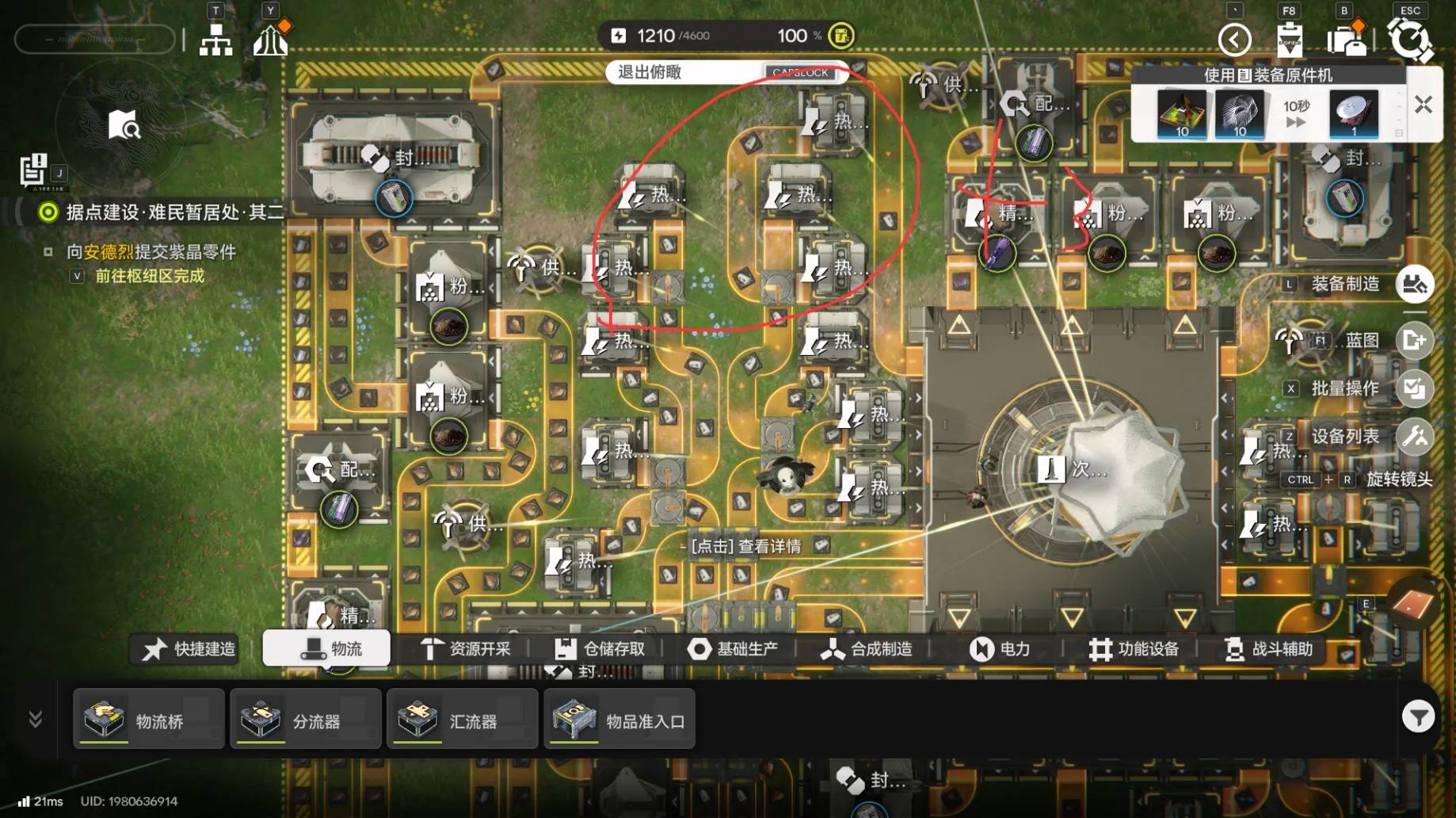Select the 仓储存取 storage category
This screenshot has width=1456, height=818.
(x=600, y=649)
